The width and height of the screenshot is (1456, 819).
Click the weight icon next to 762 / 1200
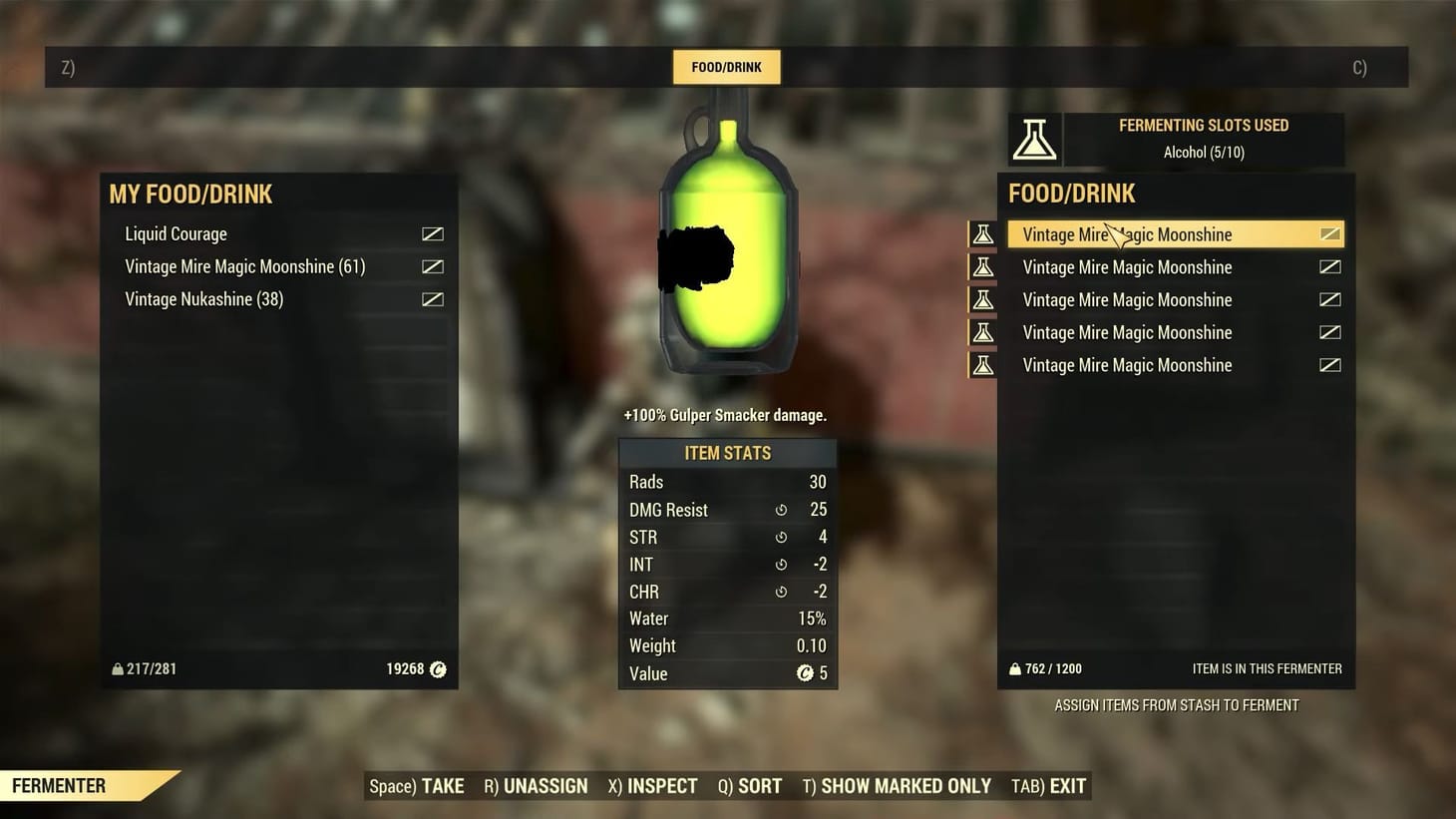coord(1013,668)
